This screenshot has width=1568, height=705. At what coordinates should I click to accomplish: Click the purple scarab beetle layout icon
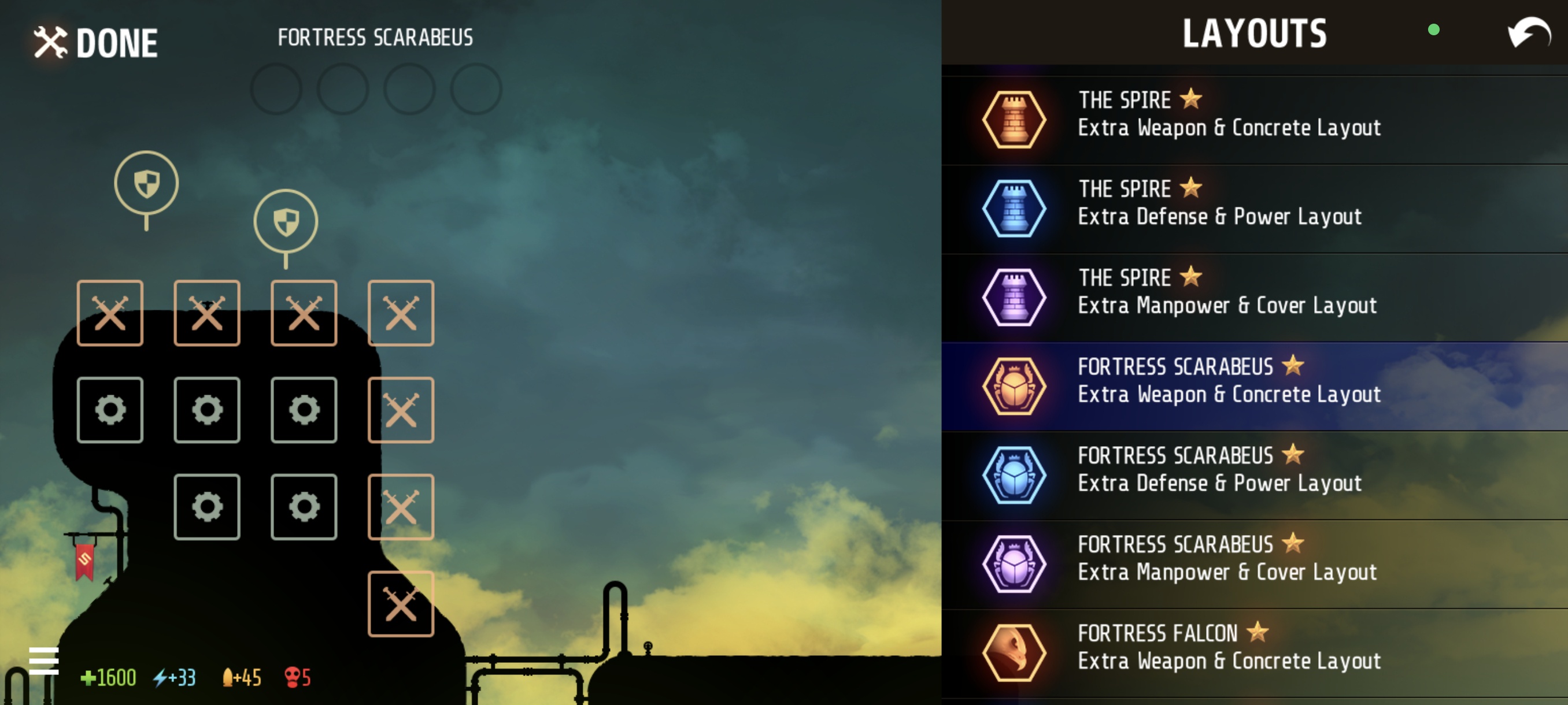(x=1014, y=564)
